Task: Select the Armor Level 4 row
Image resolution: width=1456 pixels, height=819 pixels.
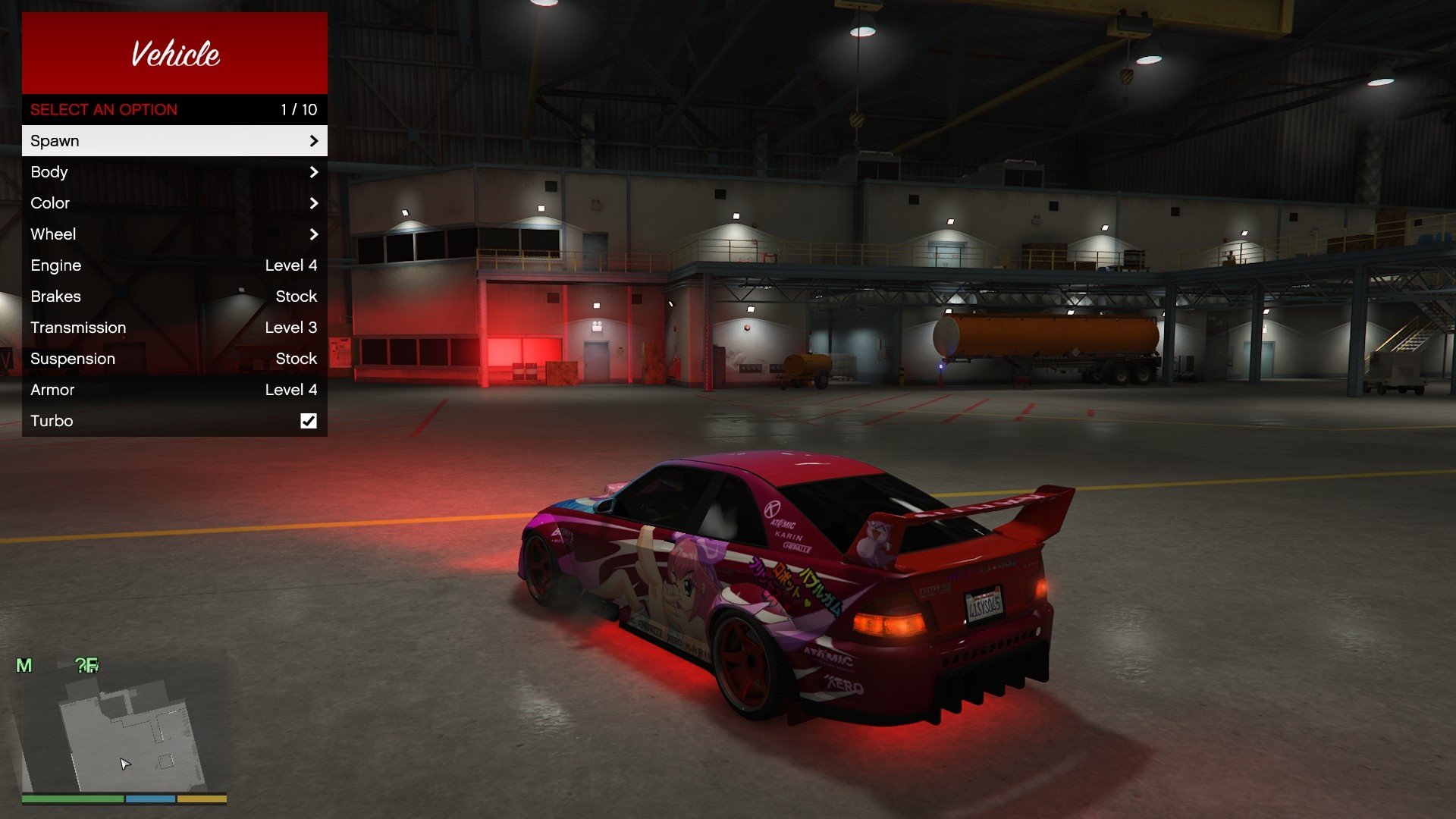Action: [x=174, y=390]
